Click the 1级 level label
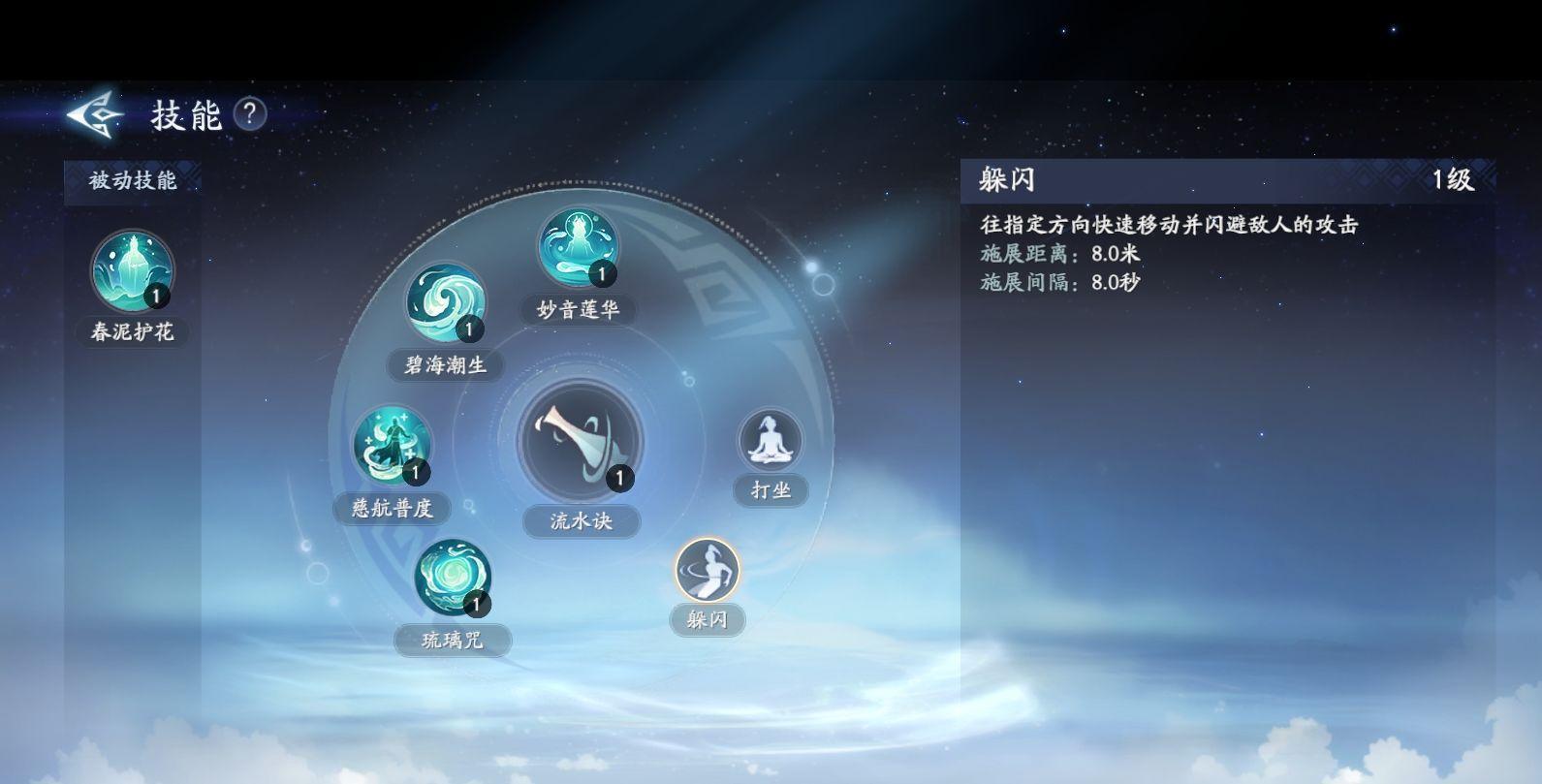The image size is (1542, 784). [x=1448, y=178]
